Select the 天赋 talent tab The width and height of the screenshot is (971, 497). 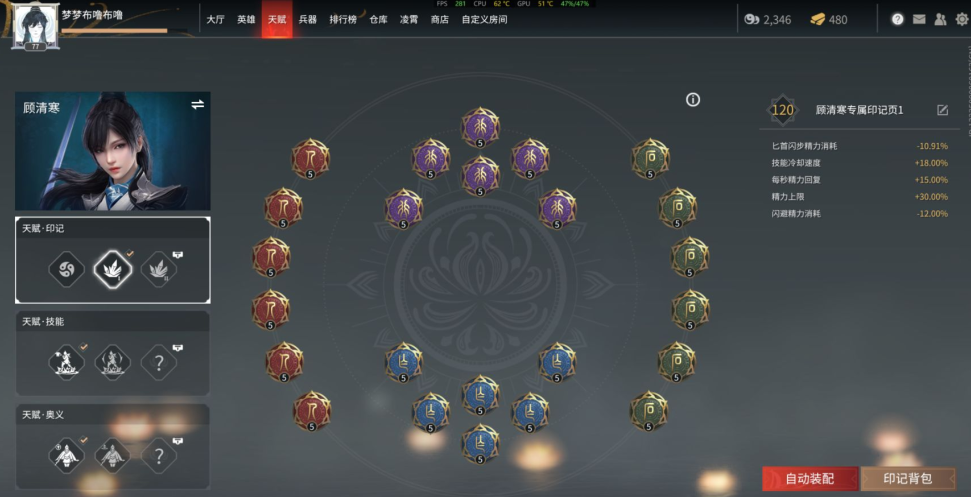[x=277, y=19]
